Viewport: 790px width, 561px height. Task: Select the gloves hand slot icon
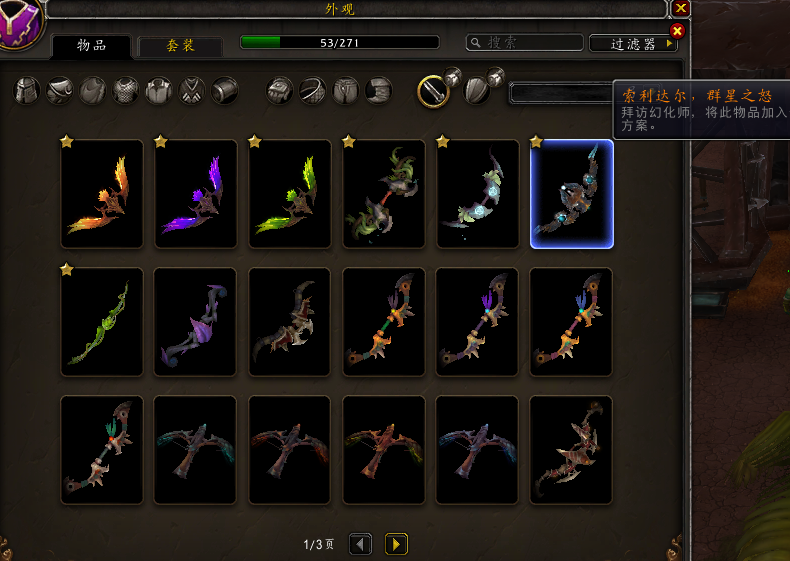[x=280, y=91]
